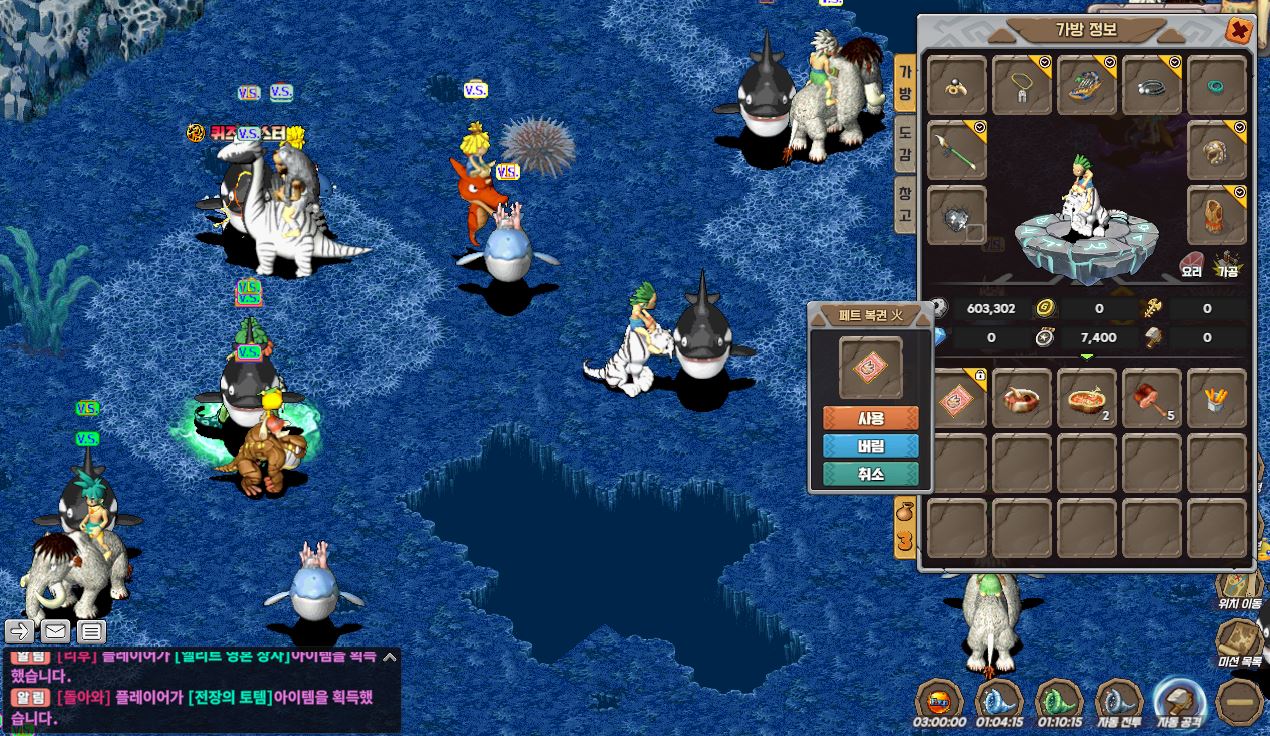This screenshot has width=1270, height=736.
Task: Select the french fries item slot
Action: pyautogui.click(x=1217, y=399)
